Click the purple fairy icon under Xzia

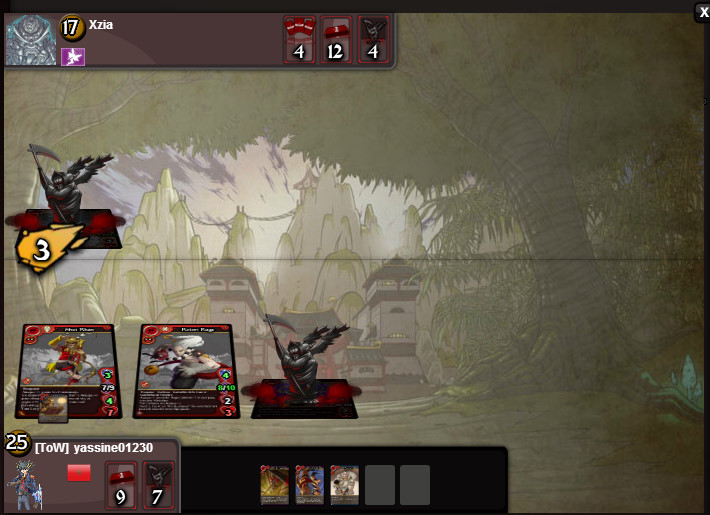[x=73, y=57]
